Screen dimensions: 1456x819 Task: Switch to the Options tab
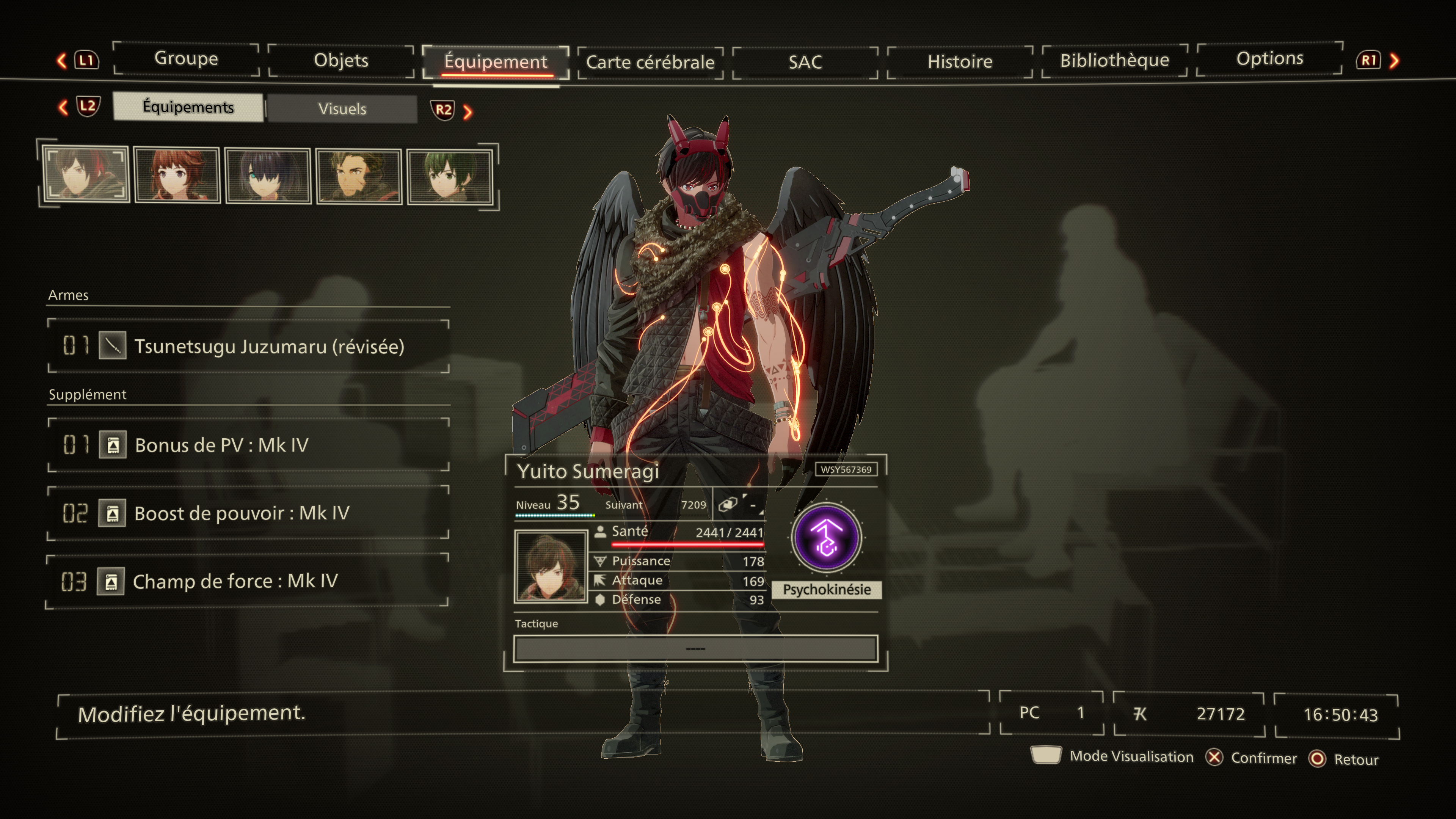pos(1269,58)
